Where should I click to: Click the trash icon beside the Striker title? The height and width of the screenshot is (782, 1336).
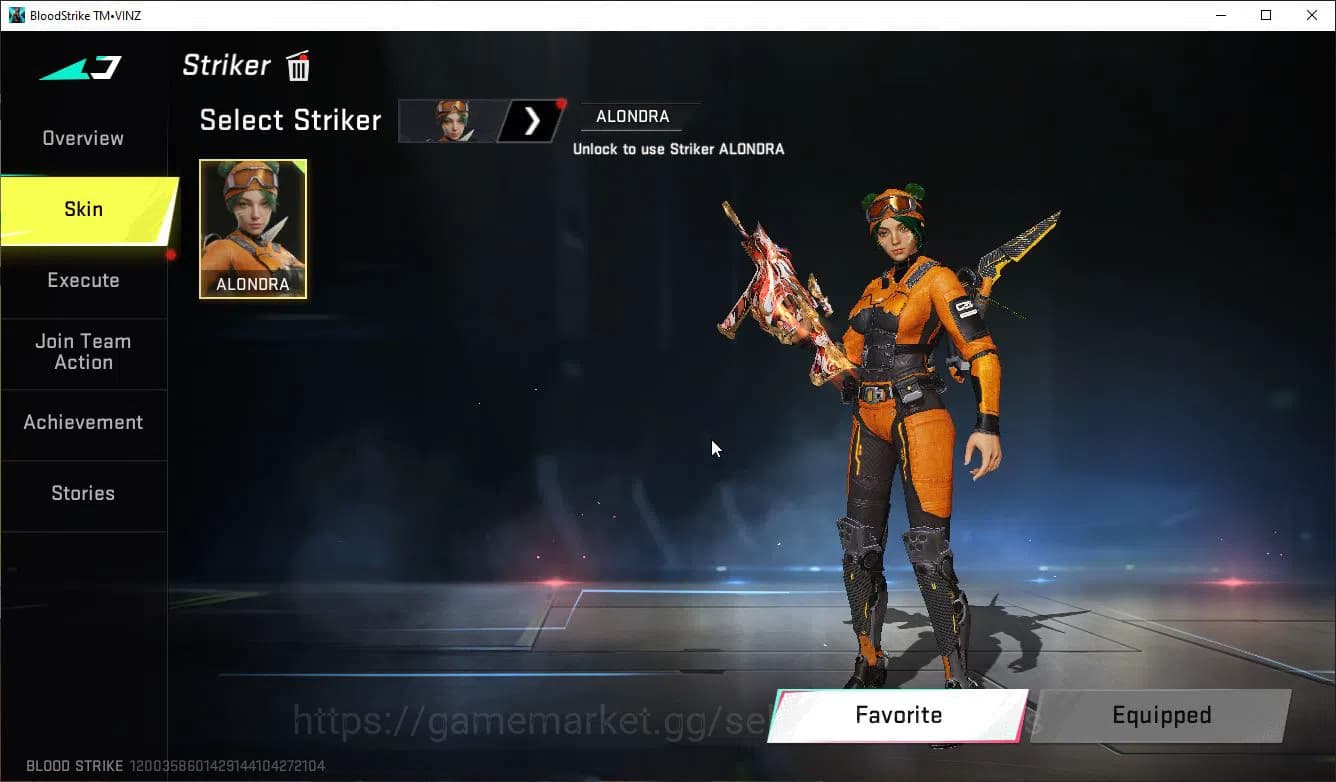[297, 65]
